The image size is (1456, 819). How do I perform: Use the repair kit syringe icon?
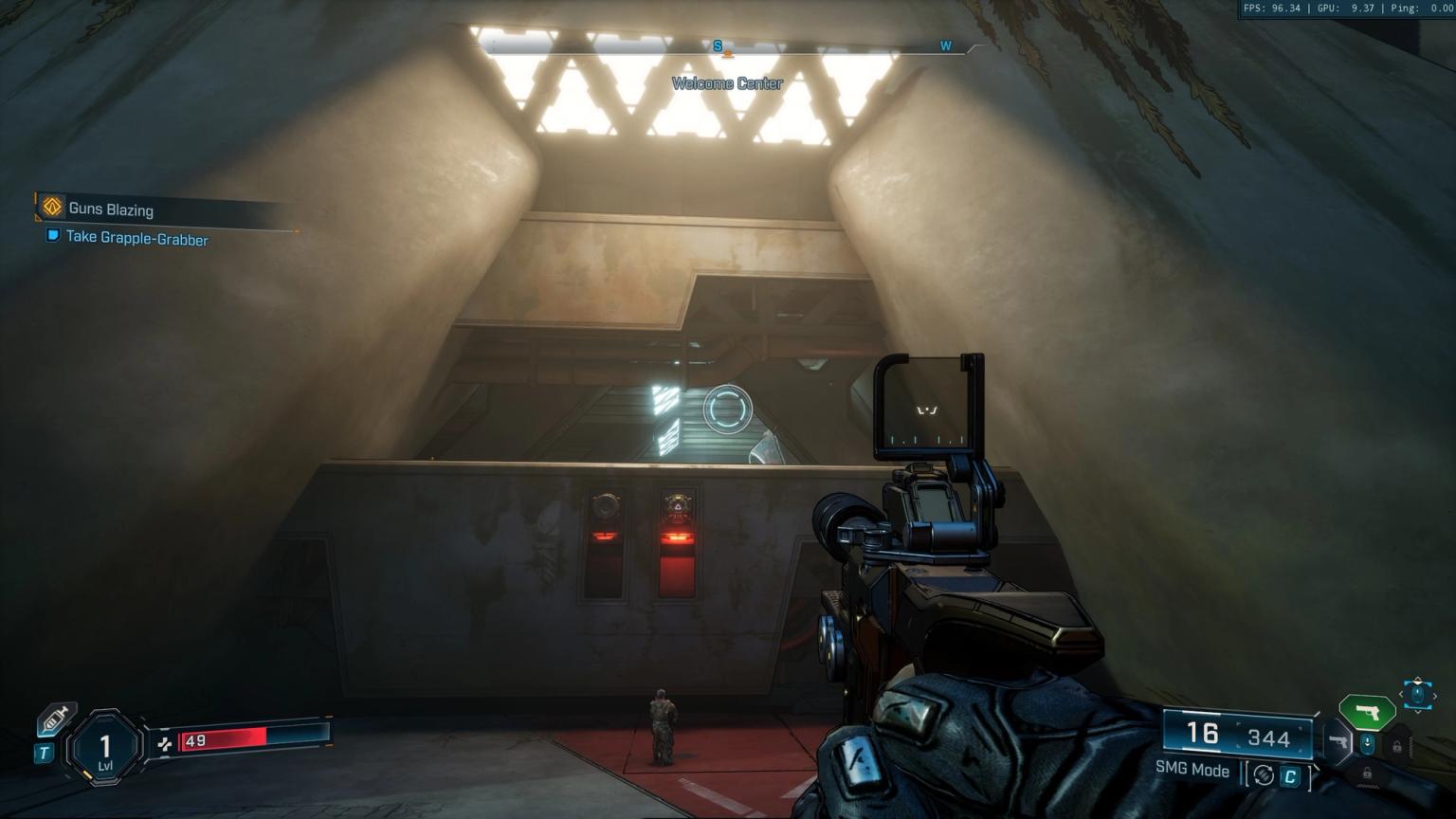pyautogui.click(x=56, y=718)
